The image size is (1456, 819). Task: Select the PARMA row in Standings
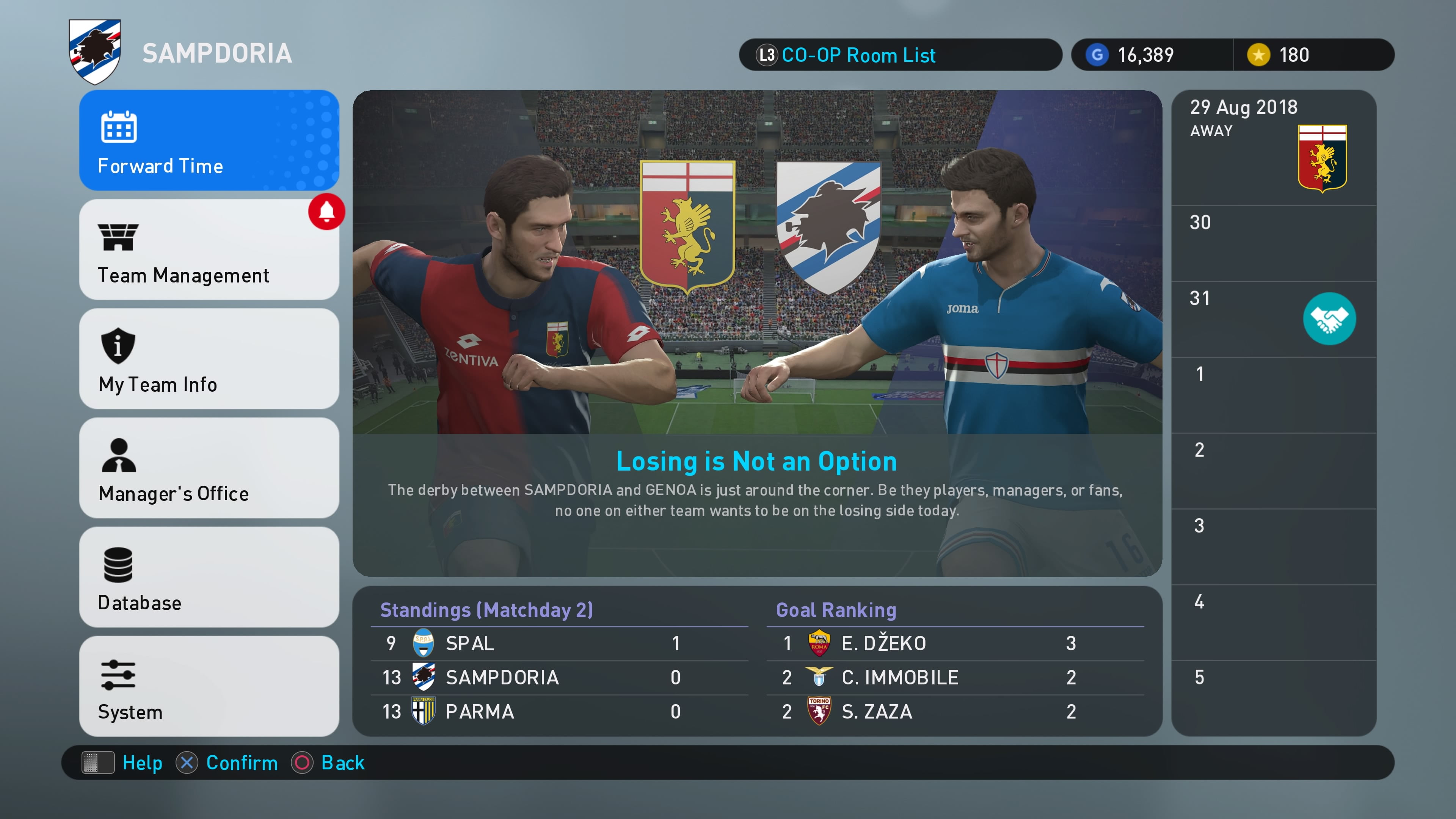coord(559,712)
